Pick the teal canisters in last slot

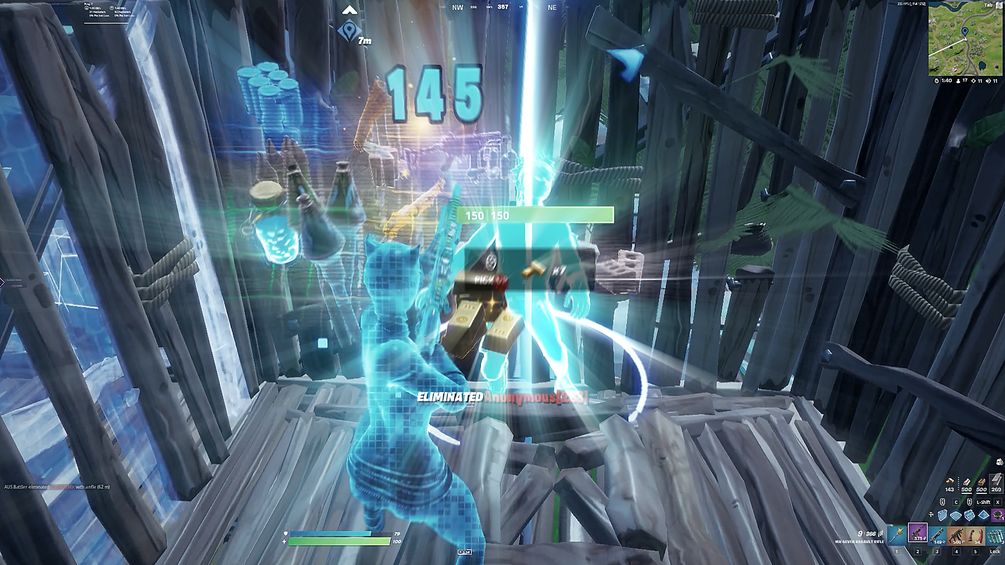pyautogui.click(x=995, y=536)
